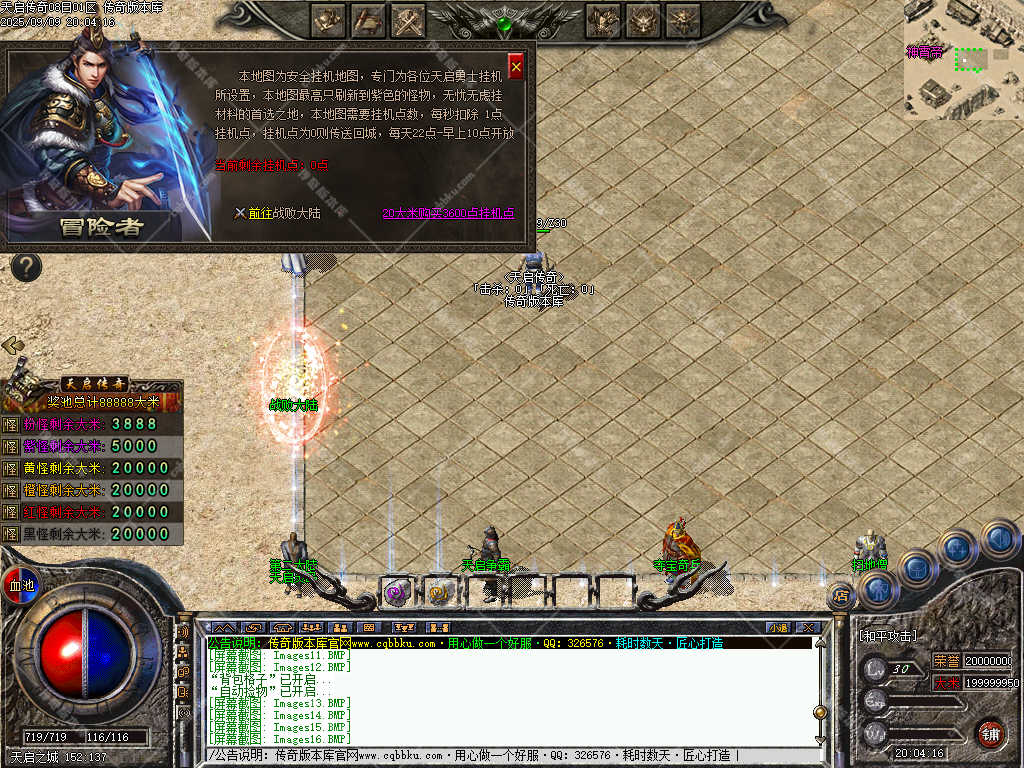Close the chat window with its X button
This screenshot has width=1024, height=768.
pos(807,627)
